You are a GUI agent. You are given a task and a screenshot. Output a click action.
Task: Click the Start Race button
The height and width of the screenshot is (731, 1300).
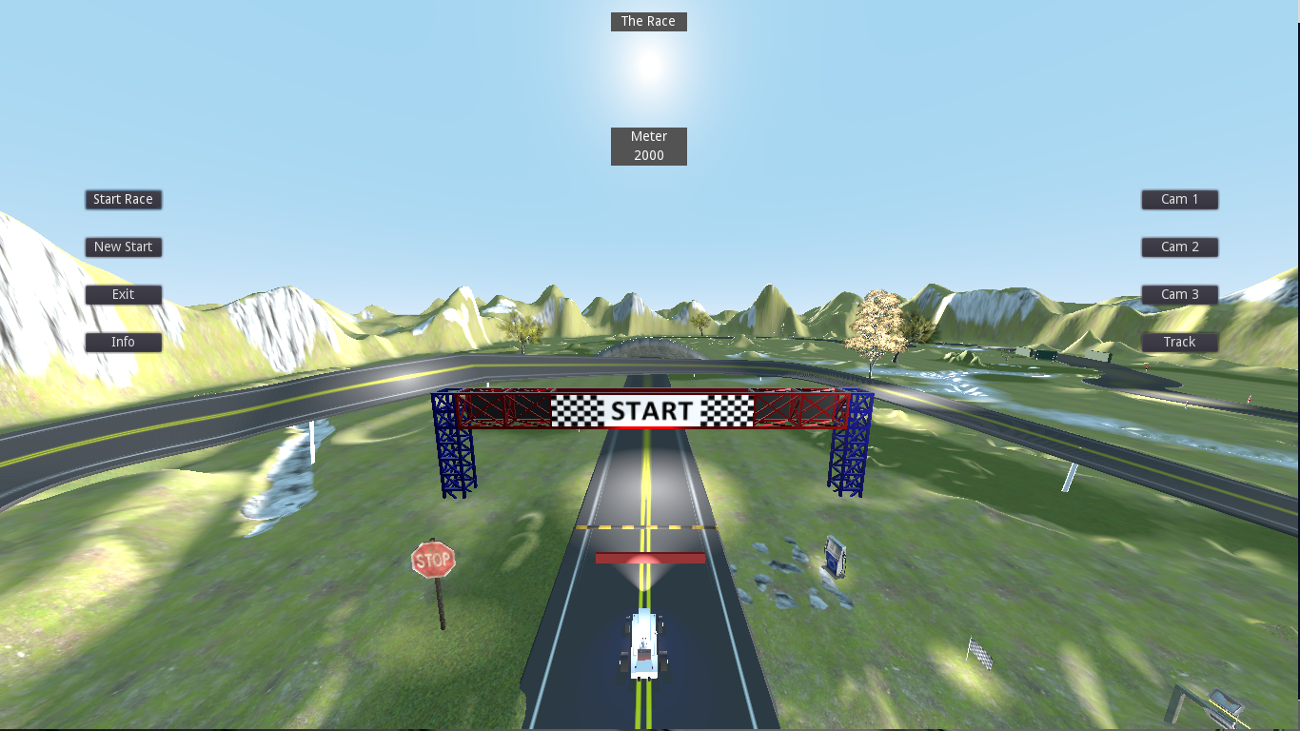(123, 199)
